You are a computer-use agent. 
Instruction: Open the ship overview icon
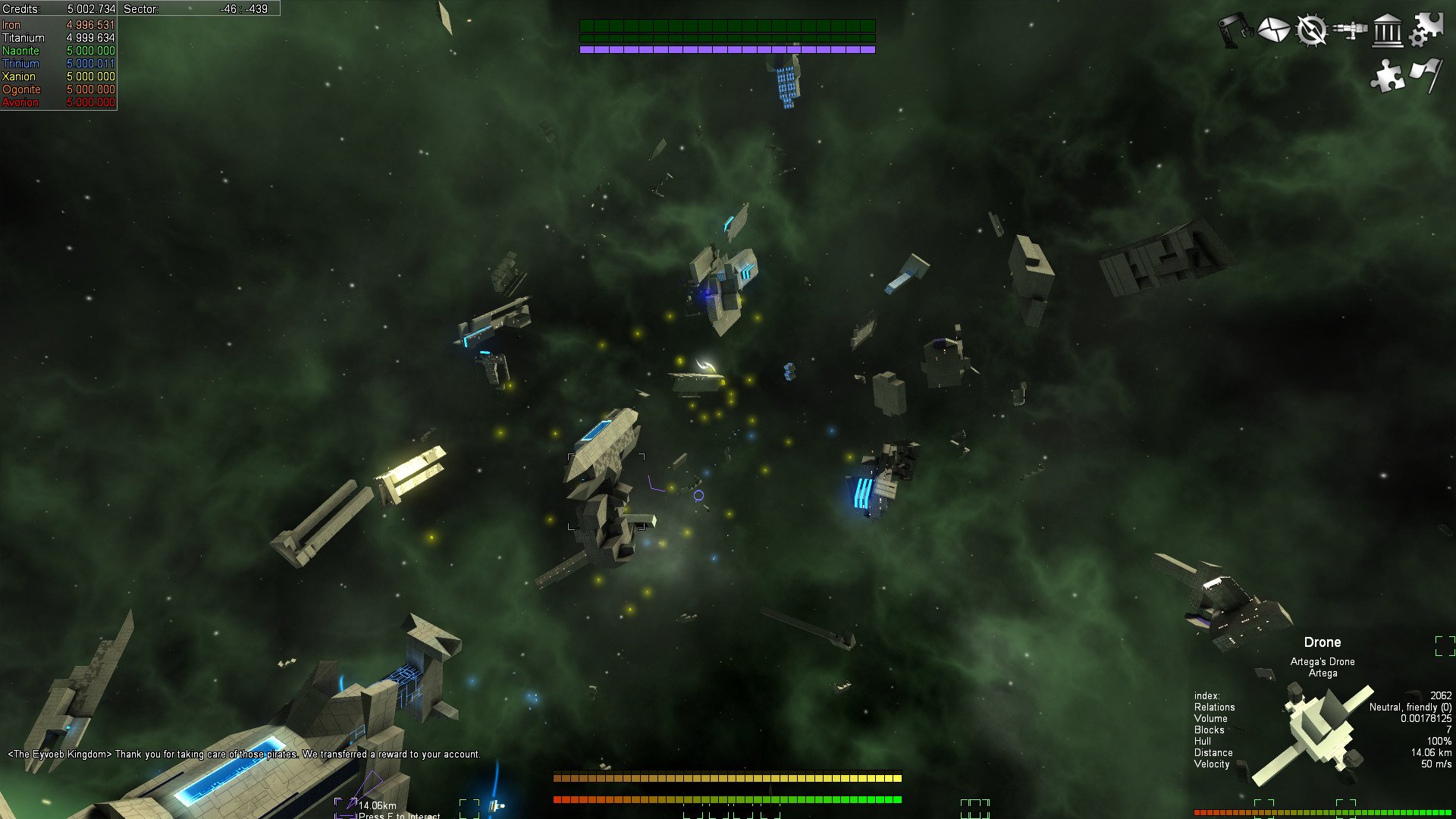[x=1350, y=30]
